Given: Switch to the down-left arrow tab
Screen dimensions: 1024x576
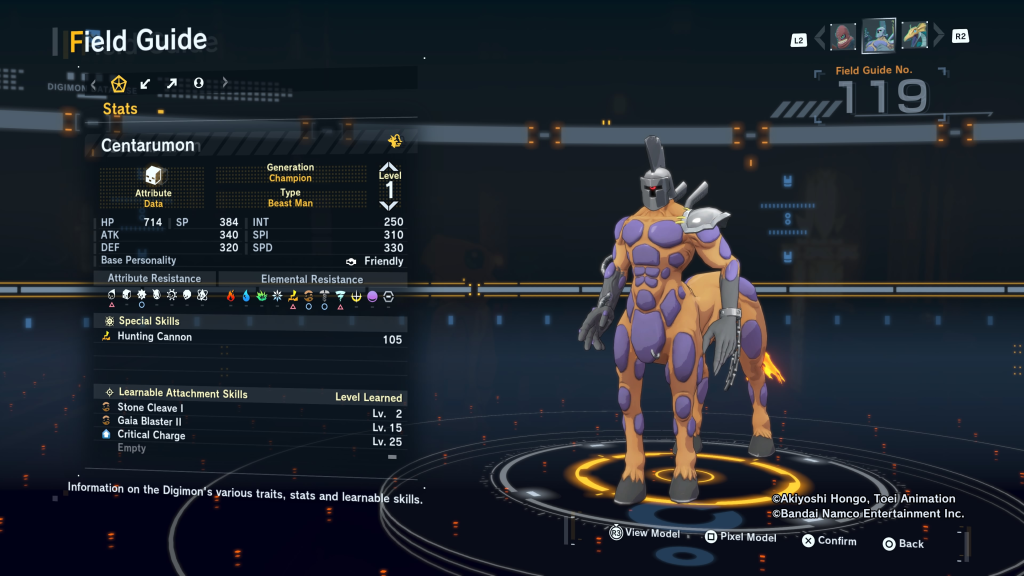Looking at the screenshot, I should 146,83.
